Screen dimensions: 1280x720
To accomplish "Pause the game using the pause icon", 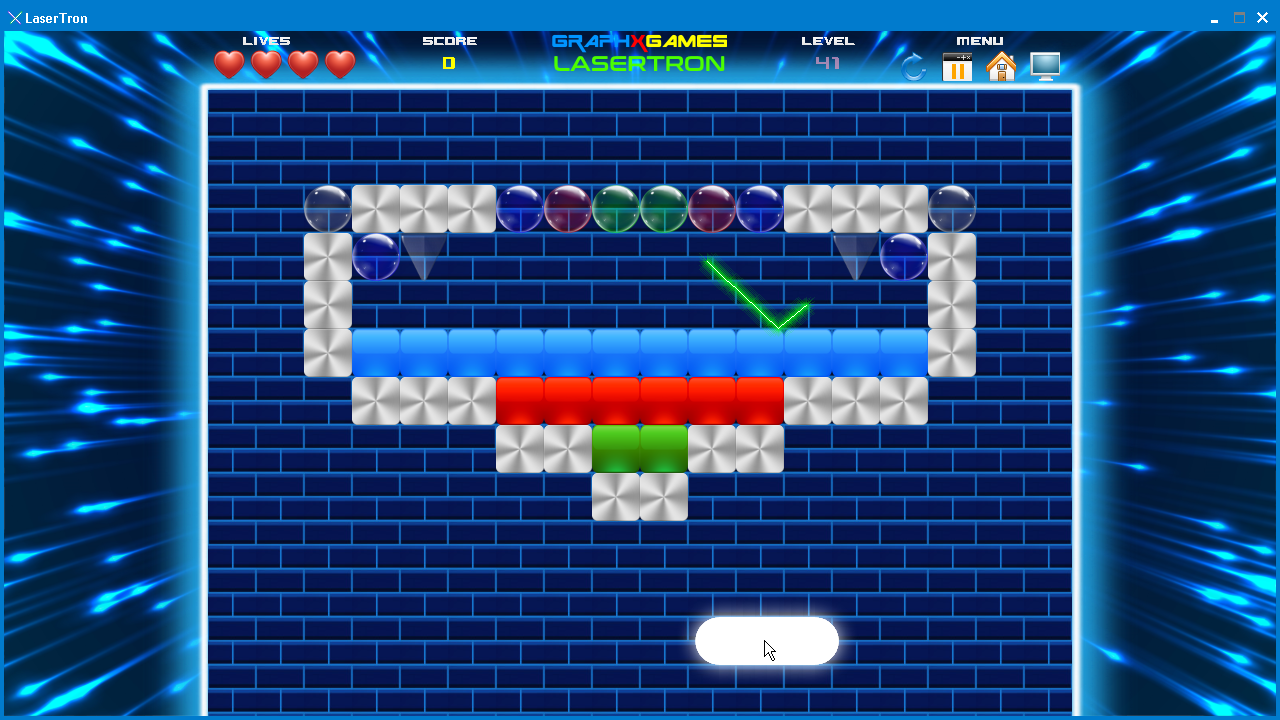I will [x=957, y=67].
